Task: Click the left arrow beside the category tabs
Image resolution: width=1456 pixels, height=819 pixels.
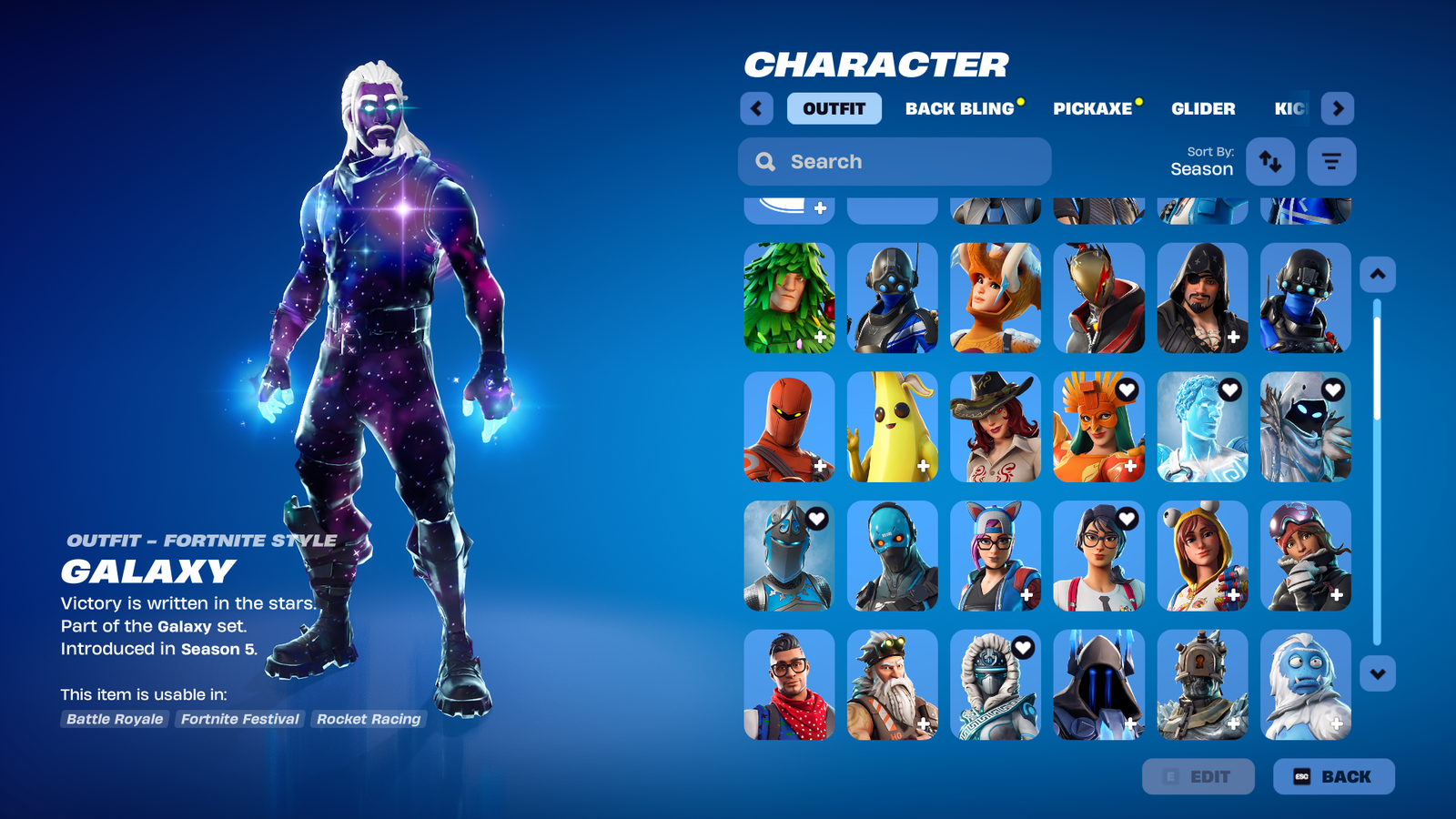Action: [756, 108]
